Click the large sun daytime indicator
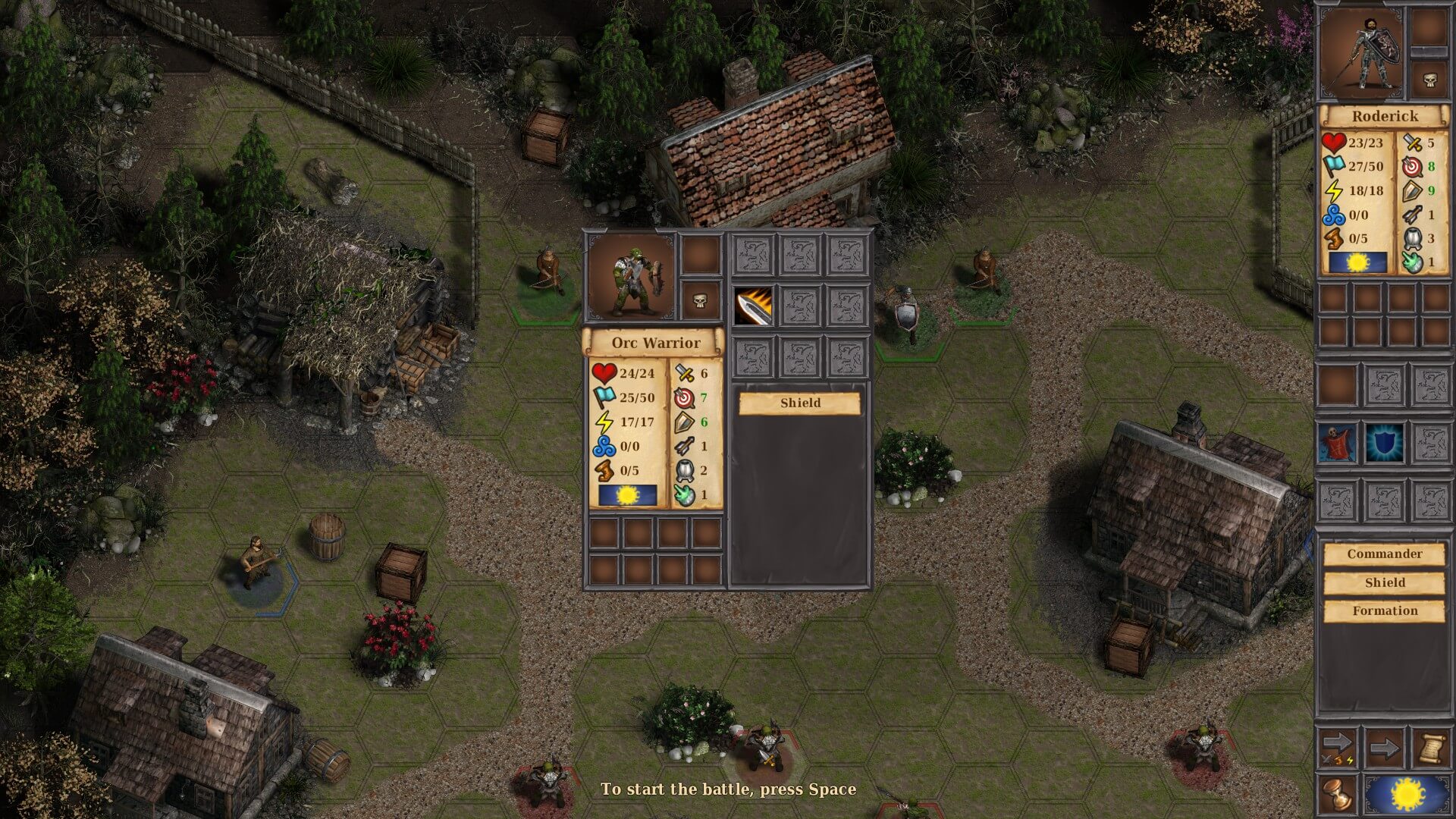The image size is (1456, 819). point(1408,795)
